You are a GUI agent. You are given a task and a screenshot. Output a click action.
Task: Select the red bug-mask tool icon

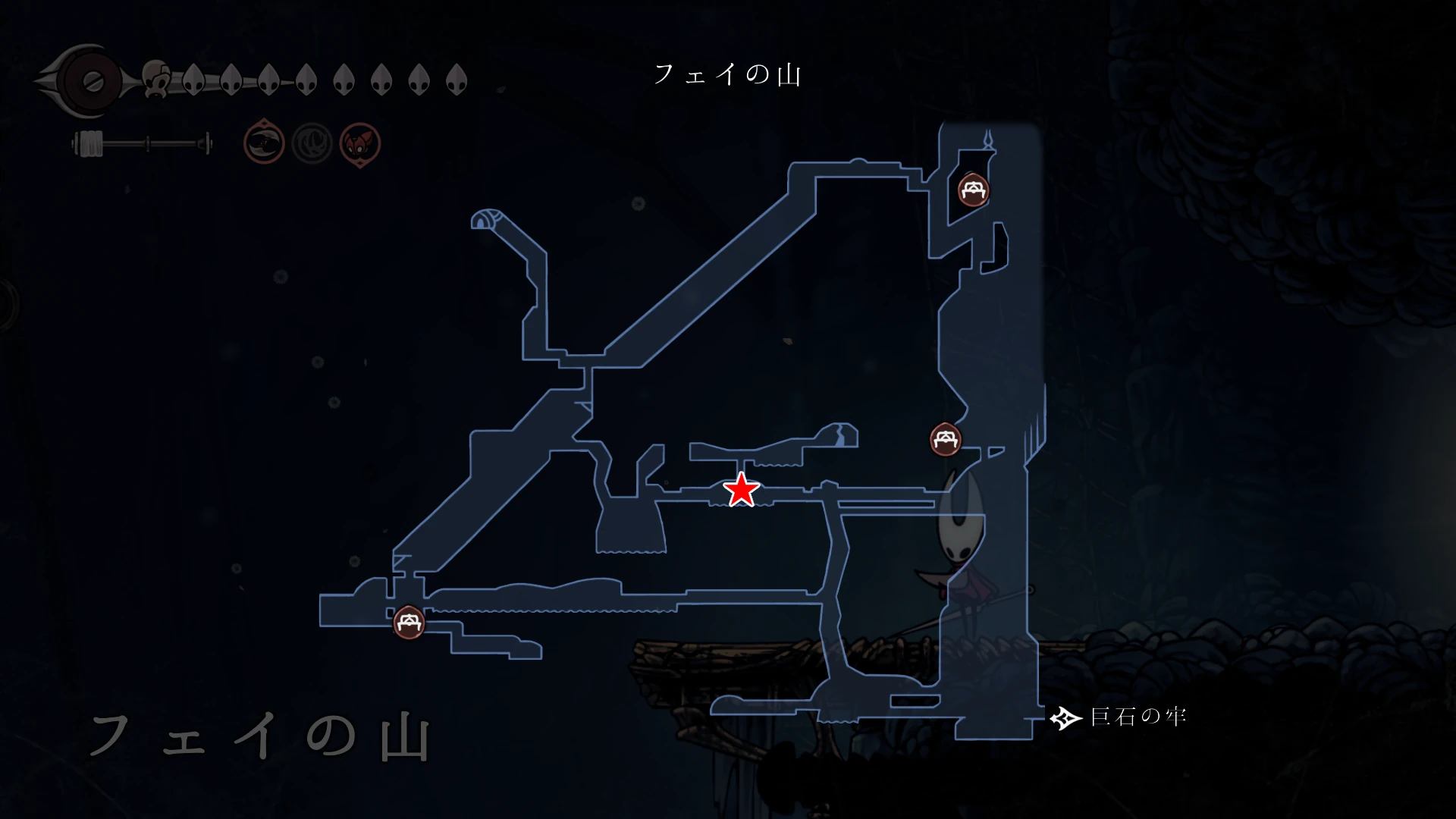pyautogui.click(x=360, y=143)
